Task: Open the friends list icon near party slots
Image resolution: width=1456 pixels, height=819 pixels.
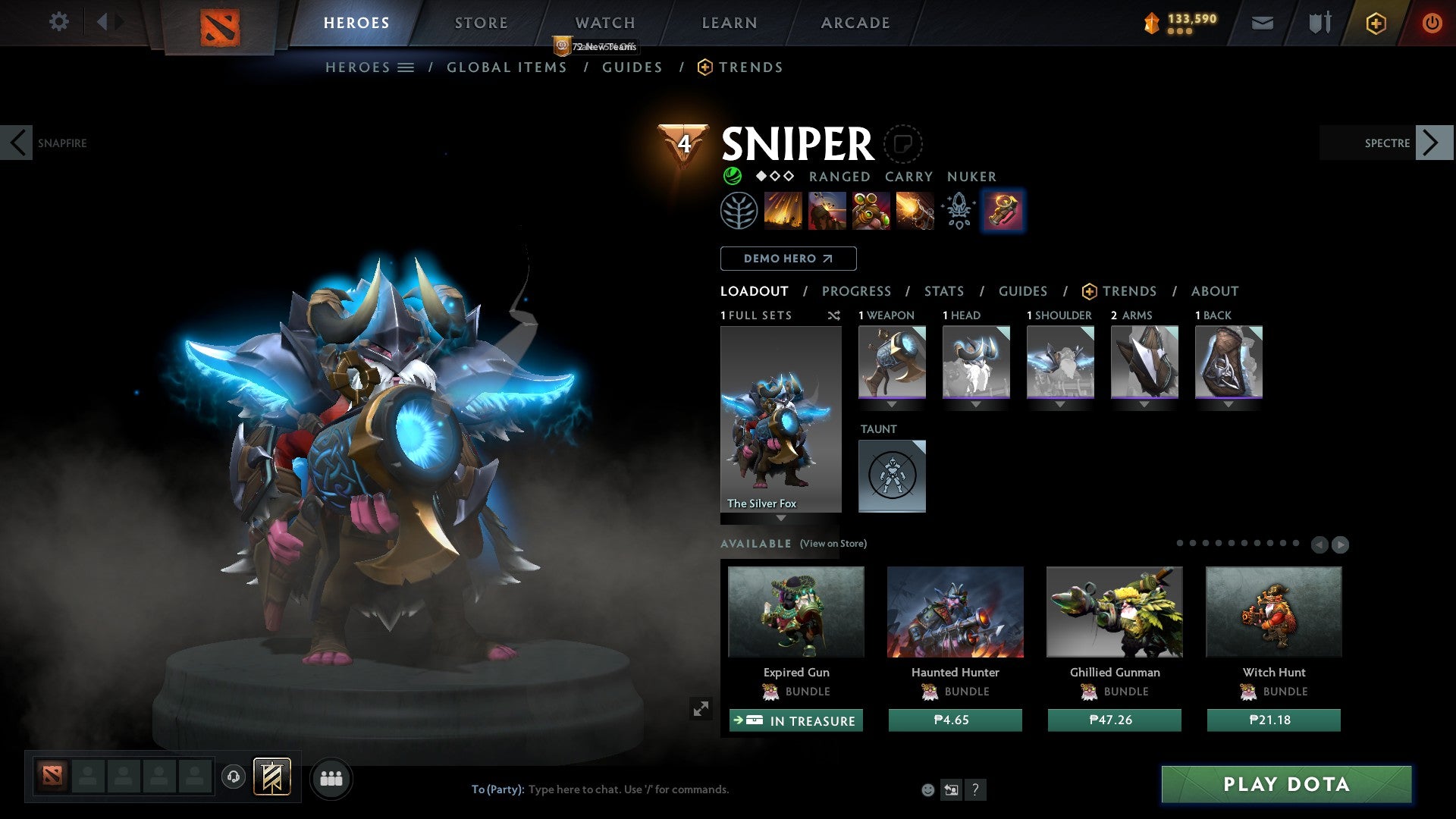Action: [331, 778]
